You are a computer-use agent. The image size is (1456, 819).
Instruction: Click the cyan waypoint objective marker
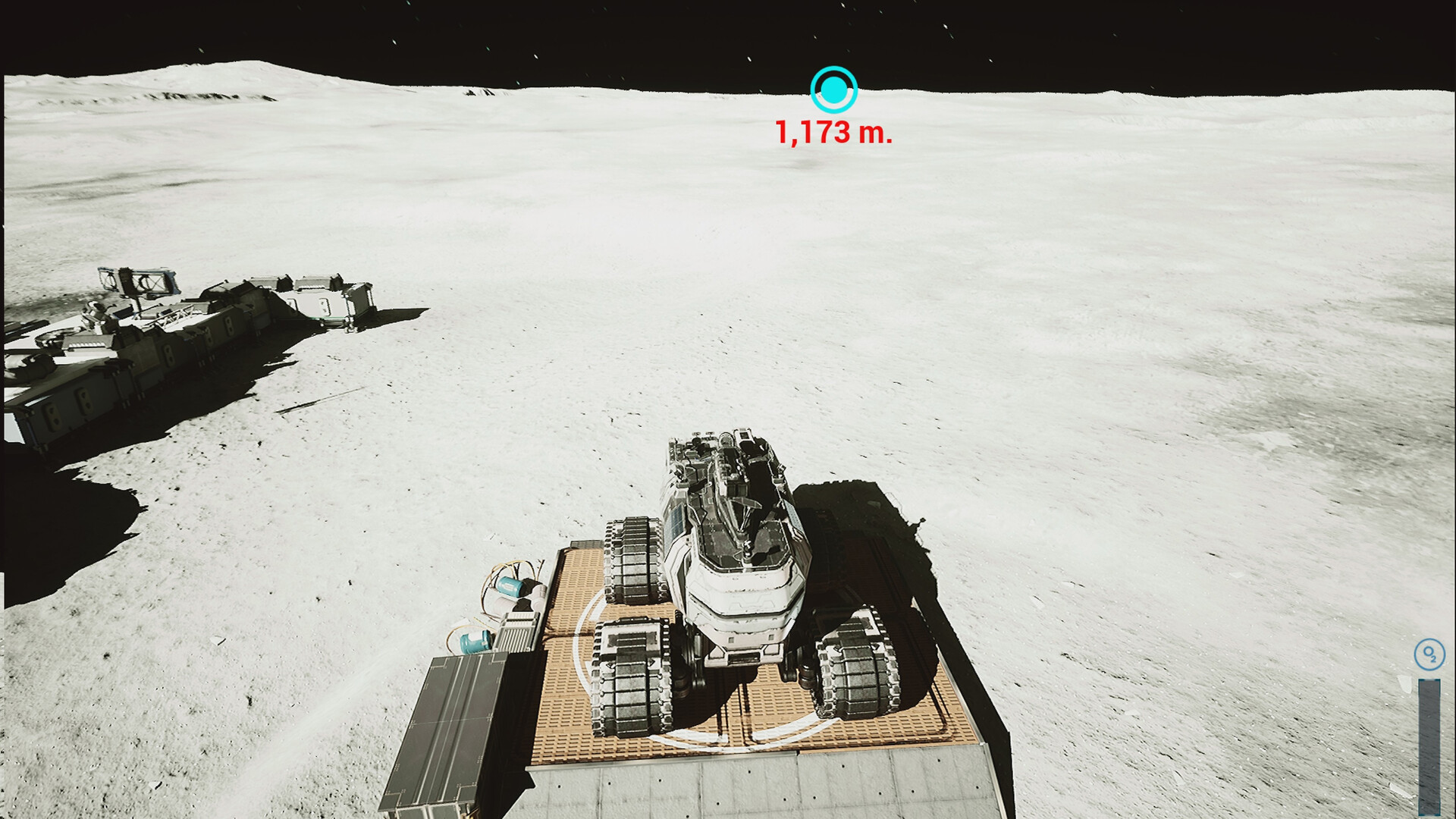[833, 90]
